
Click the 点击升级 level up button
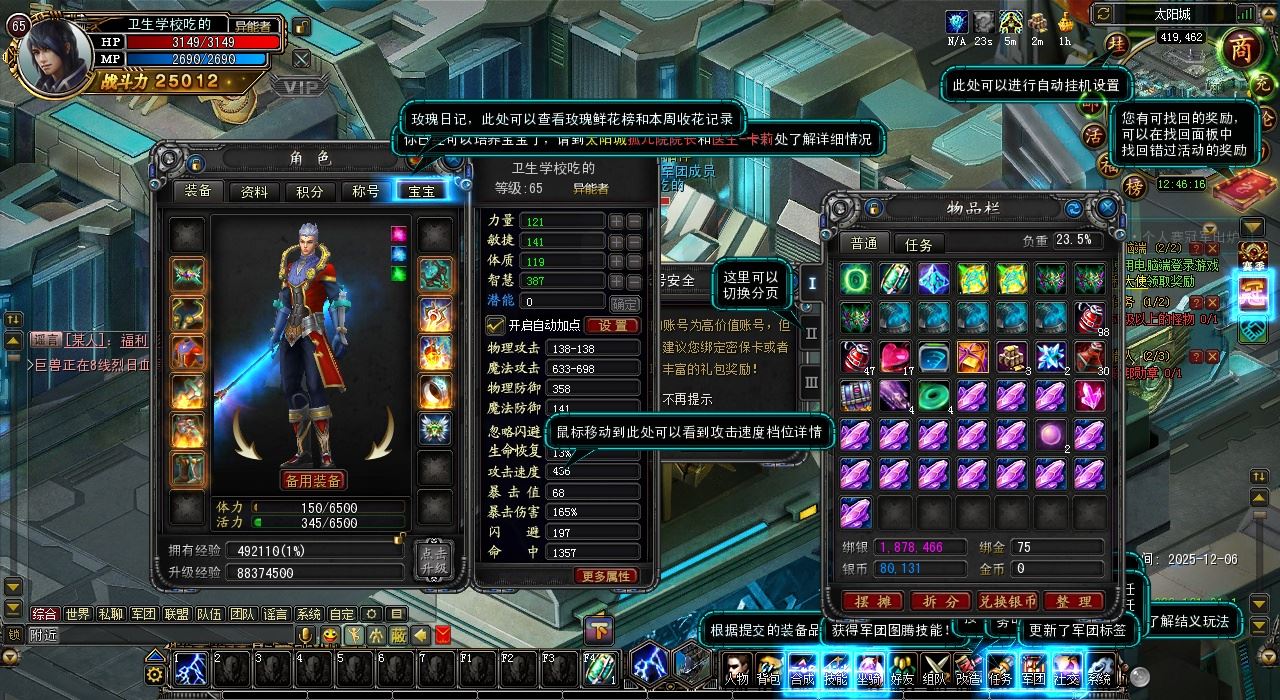point(434,561)
